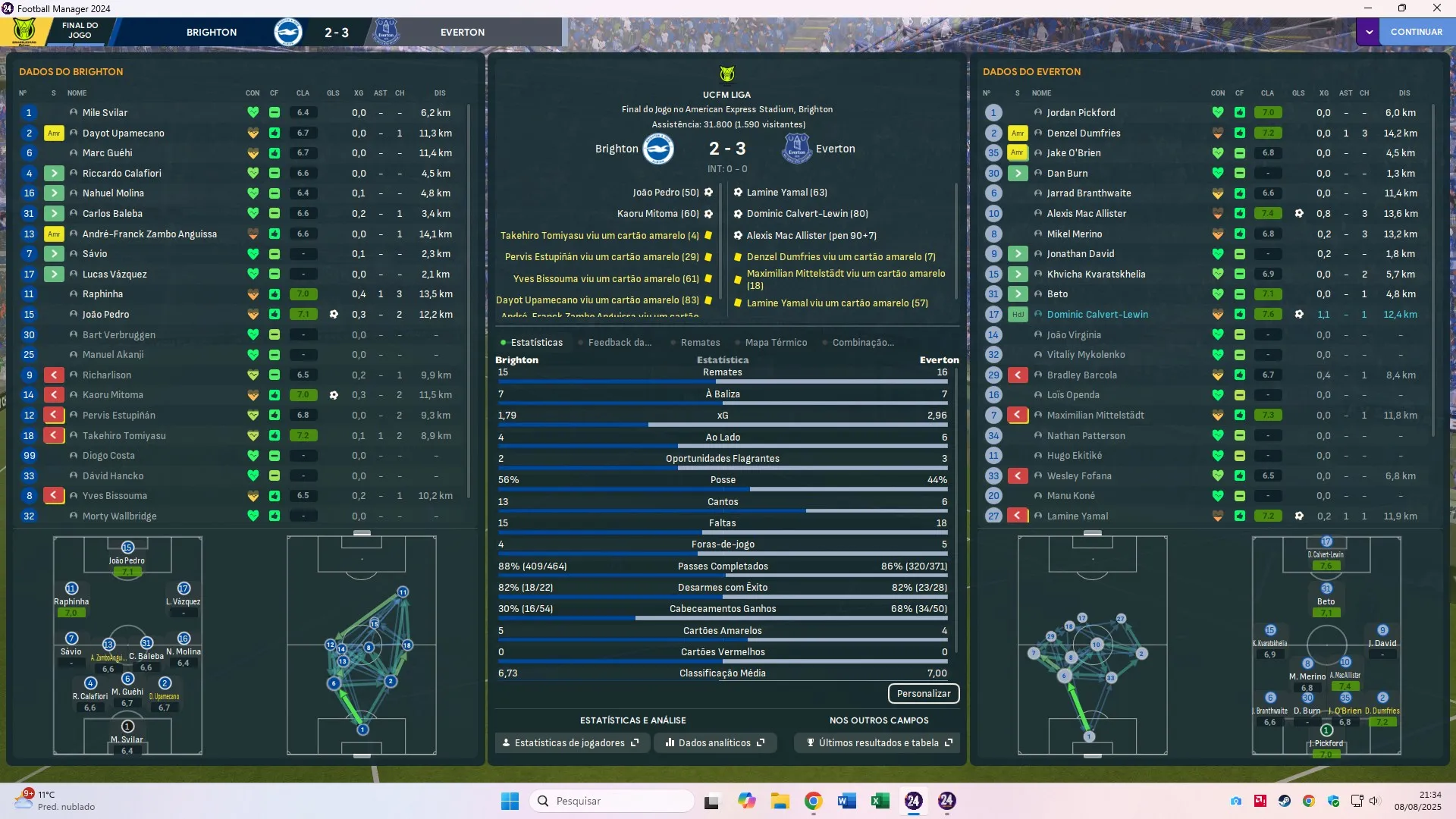Click the Brighton team name in header

coord(212,33)
